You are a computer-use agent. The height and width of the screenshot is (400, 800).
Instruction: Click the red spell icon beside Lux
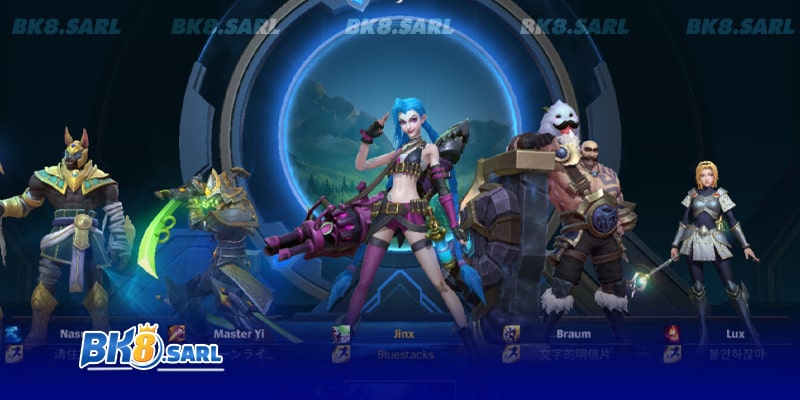pyautogui.click(x=673, y=333)
